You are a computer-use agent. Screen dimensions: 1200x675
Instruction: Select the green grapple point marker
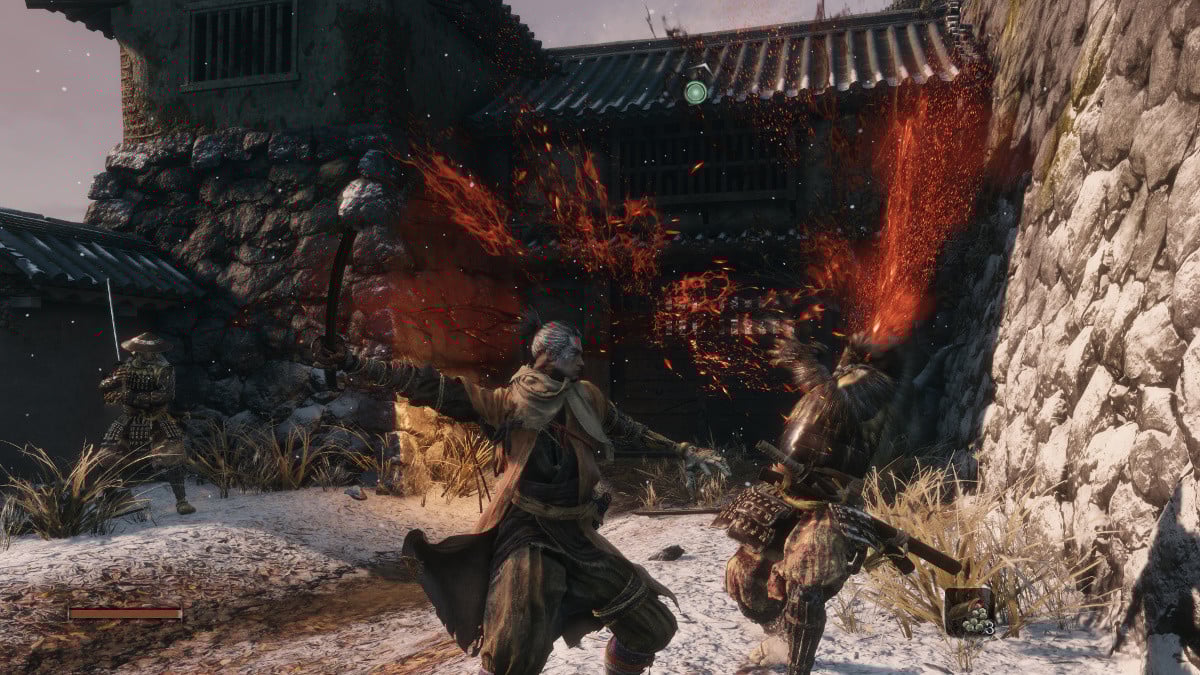[695, 92]
